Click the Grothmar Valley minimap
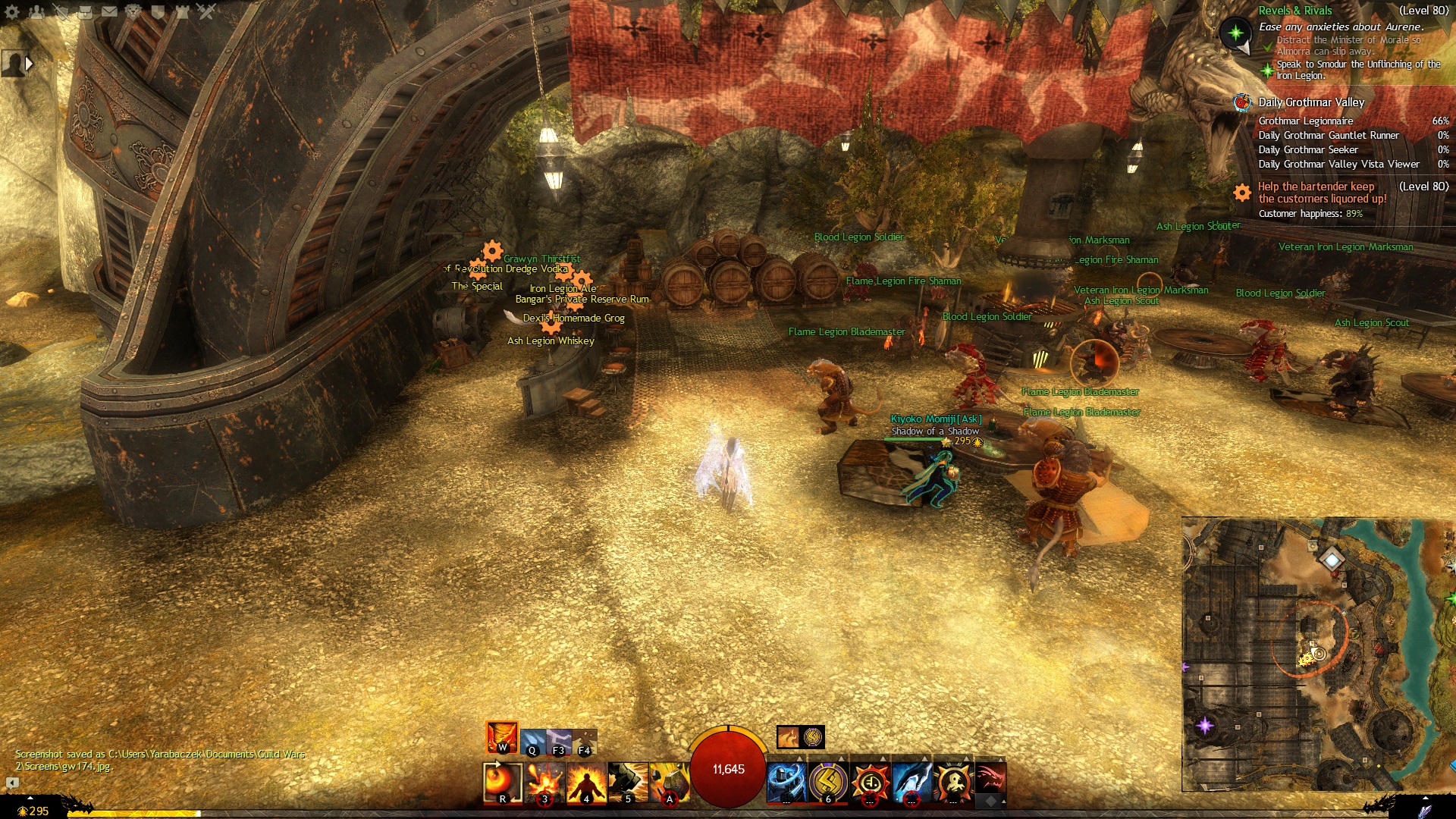This screenshot has width=1456, height=819. tap(1318, 654)
